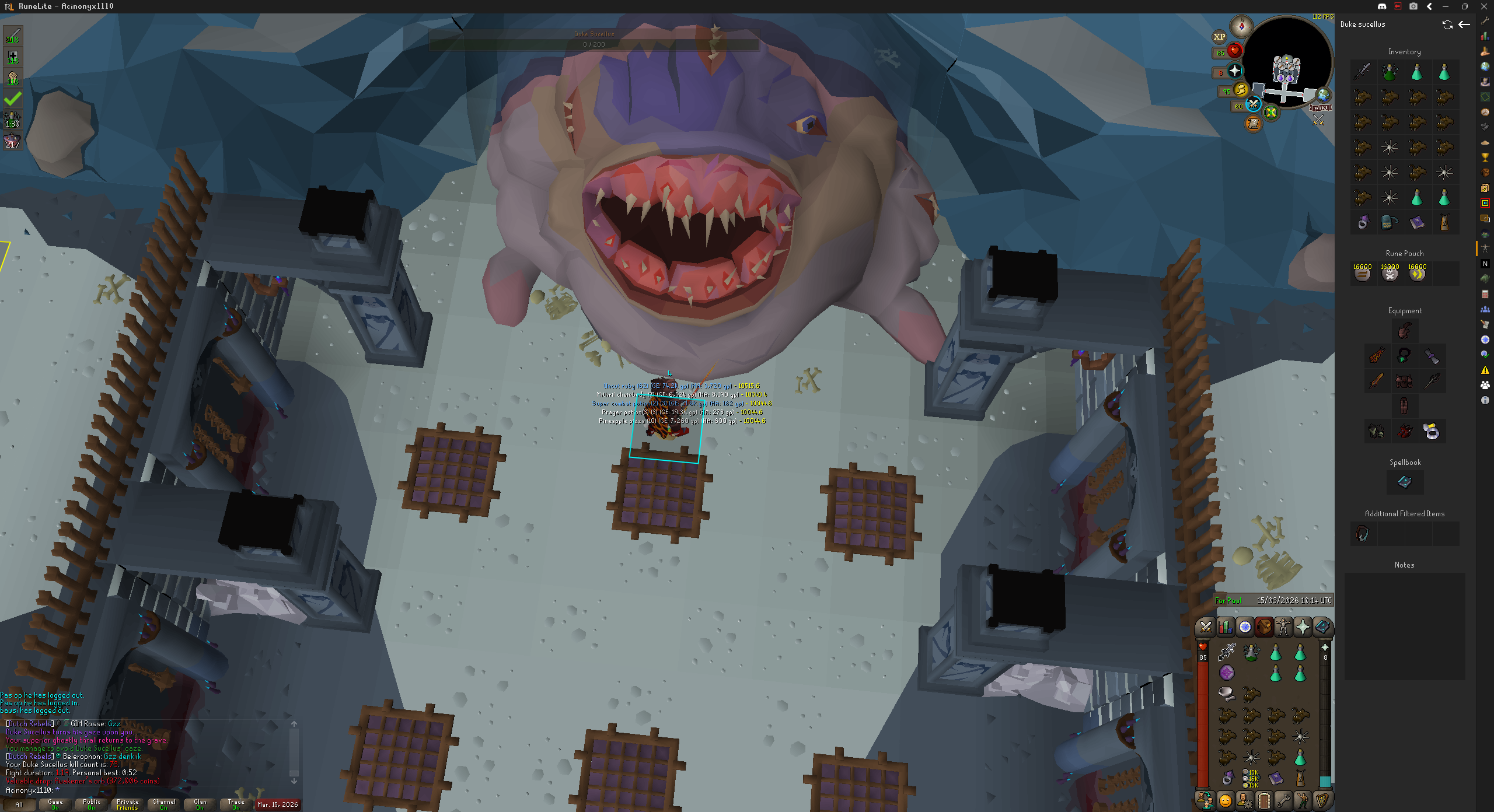Switch to the Skills tab

(1225, 627)
